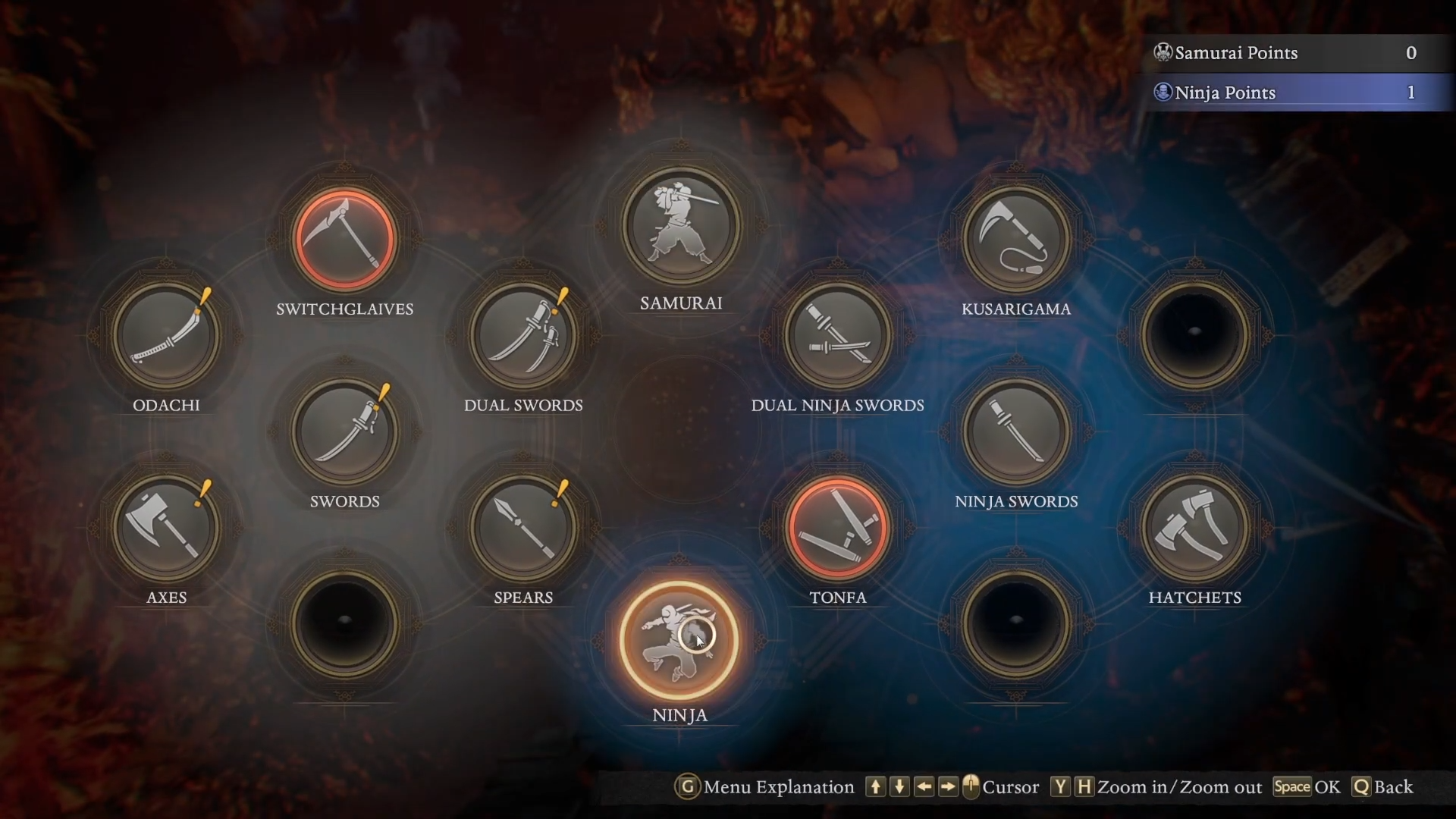Open the Tonfa weapon skill tree
The image size is (1456, 819).
837,528
